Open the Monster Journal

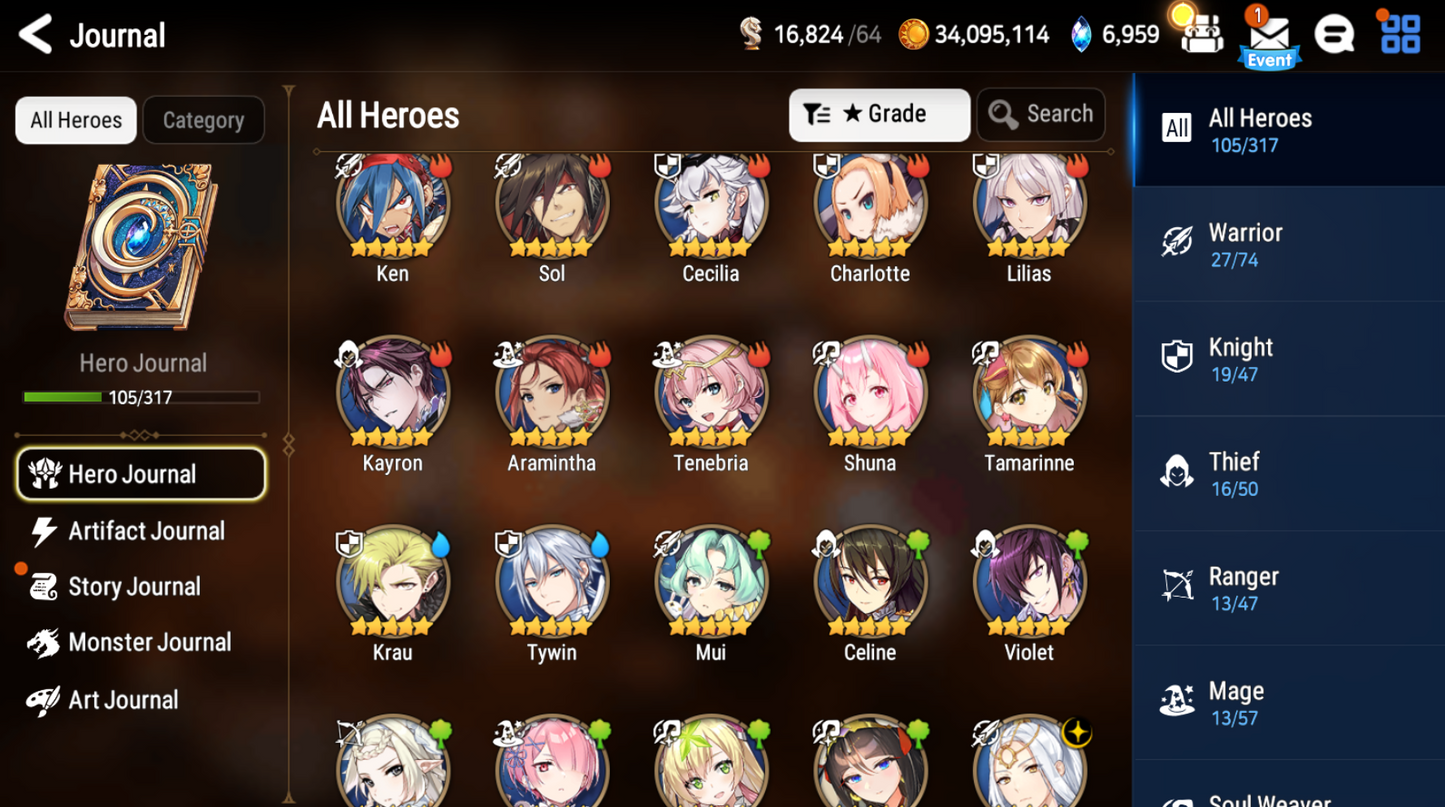click(x=148, y=642)
